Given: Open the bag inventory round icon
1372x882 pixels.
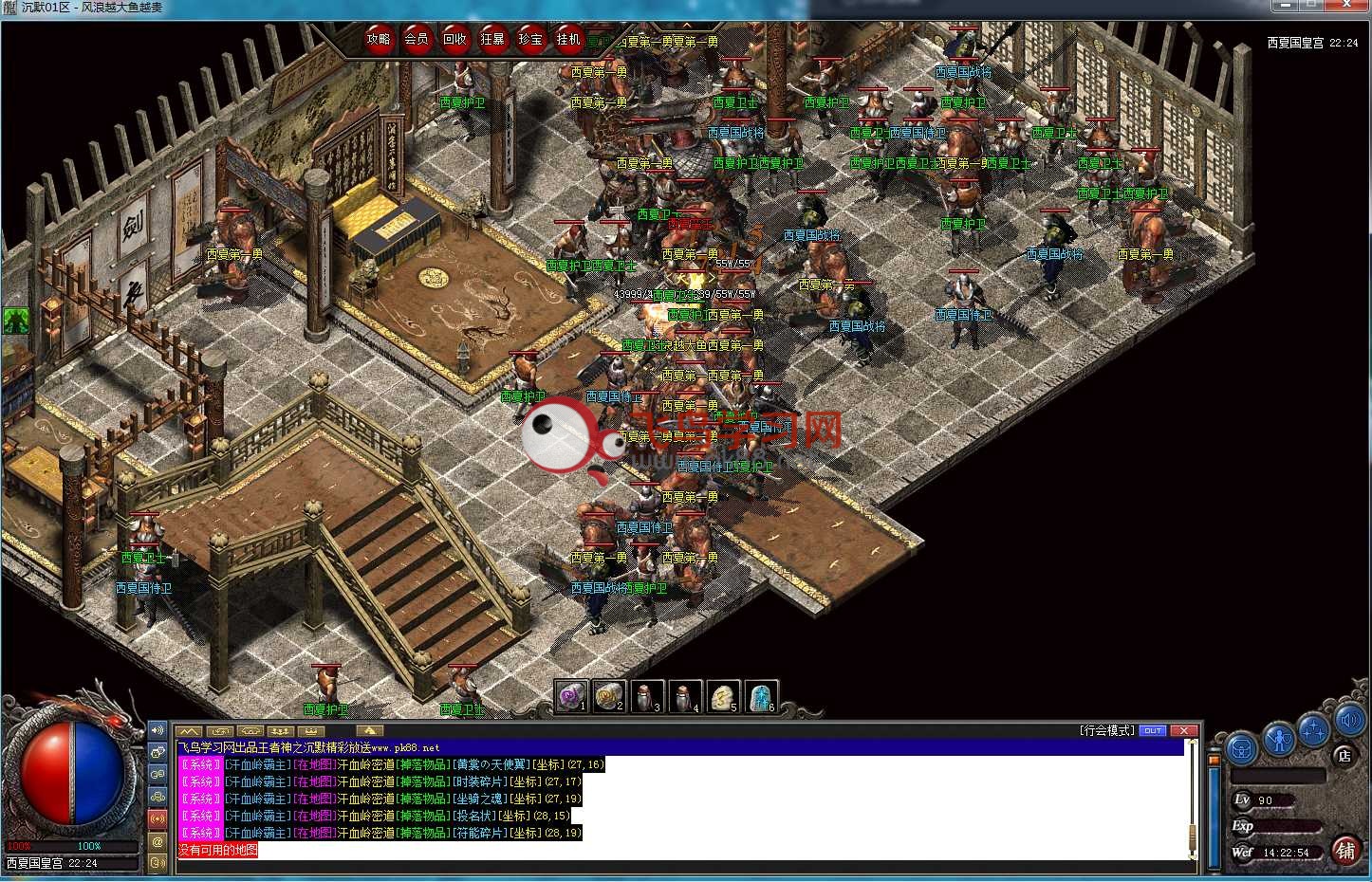Looking at the screenshot, I should (x=1242, y=749).
